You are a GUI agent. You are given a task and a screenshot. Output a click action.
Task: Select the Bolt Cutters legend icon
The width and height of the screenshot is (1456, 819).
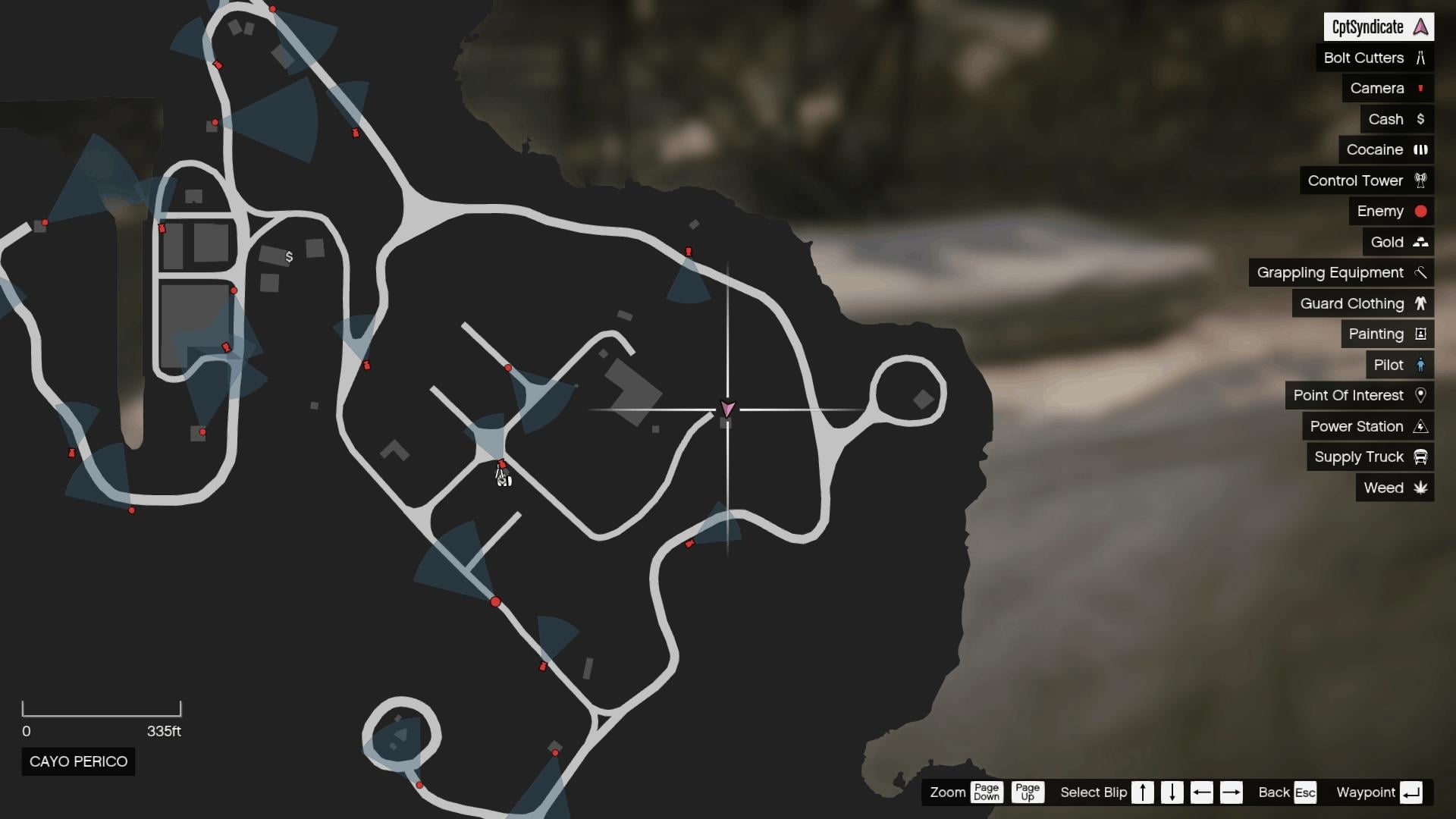coord(1421,58)
